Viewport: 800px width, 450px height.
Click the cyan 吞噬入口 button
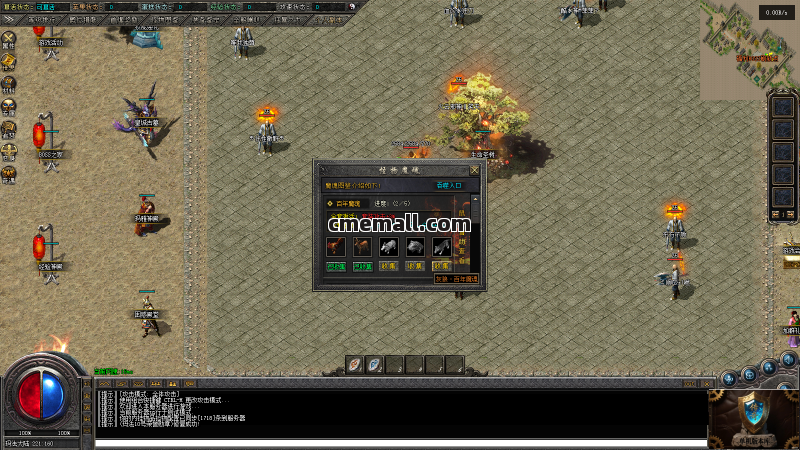(x=449, y=185)
